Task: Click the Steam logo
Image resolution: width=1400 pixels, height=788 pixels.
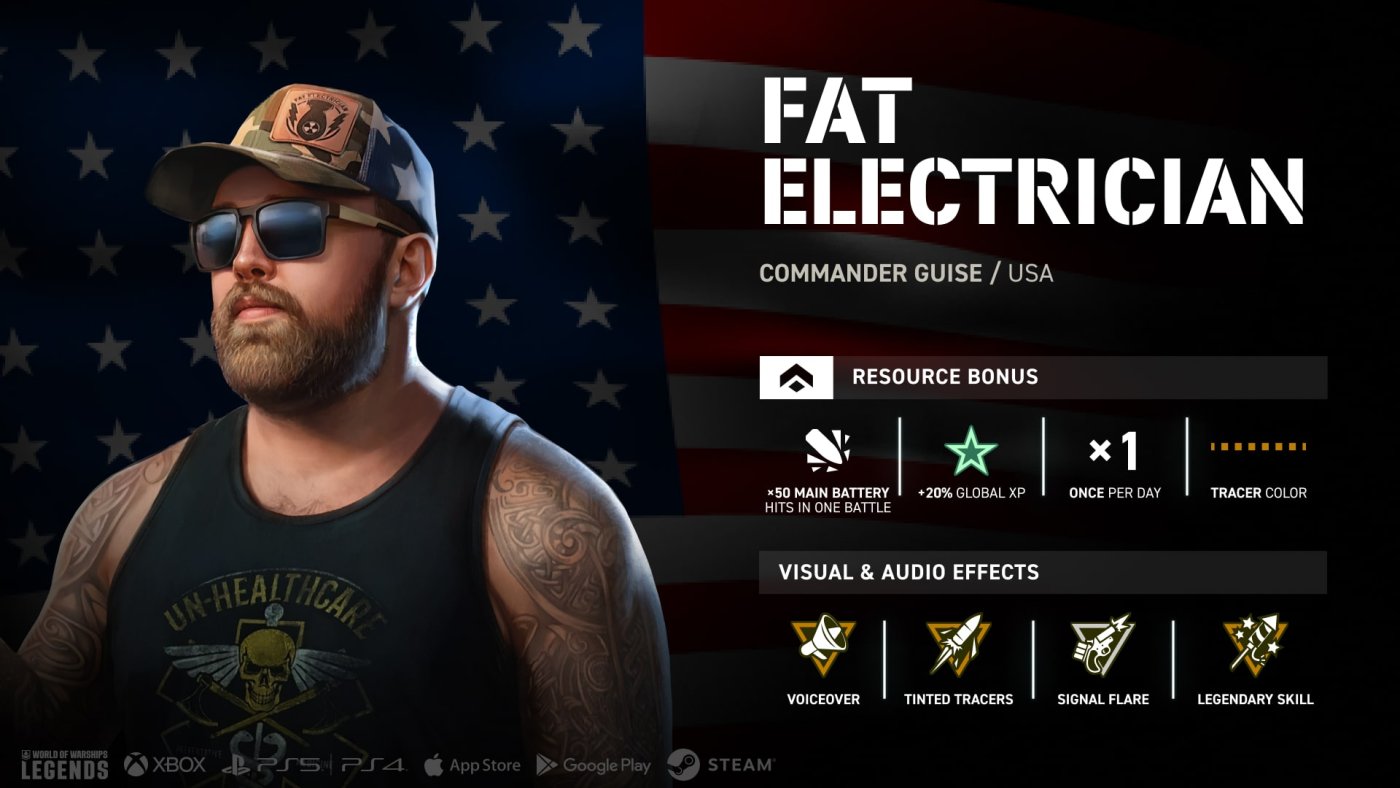Action: point(721,765)
